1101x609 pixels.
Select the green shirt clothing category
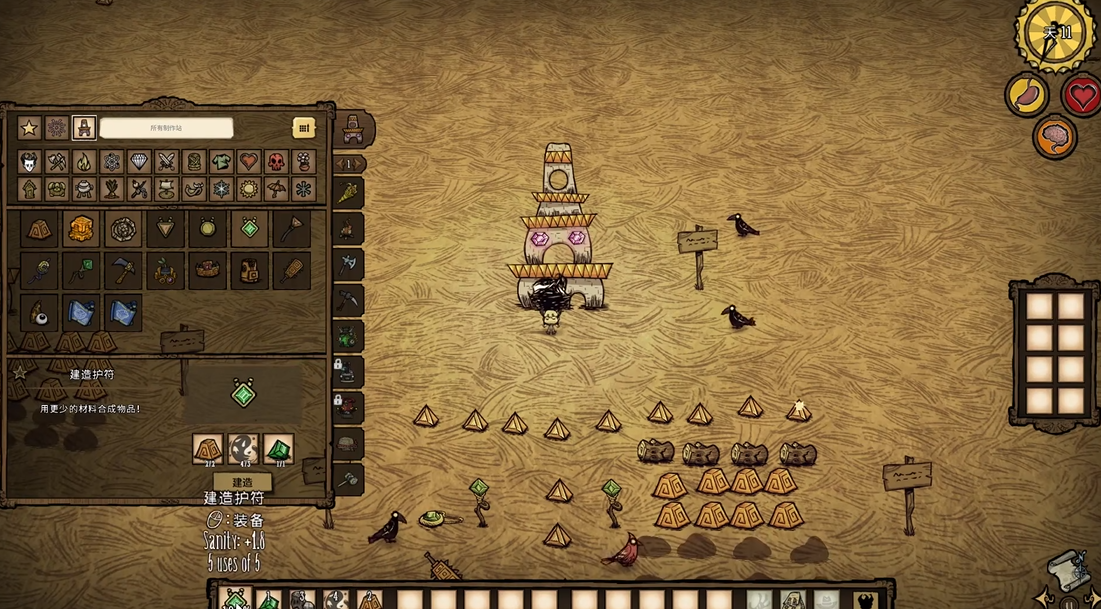pos(221,162)
